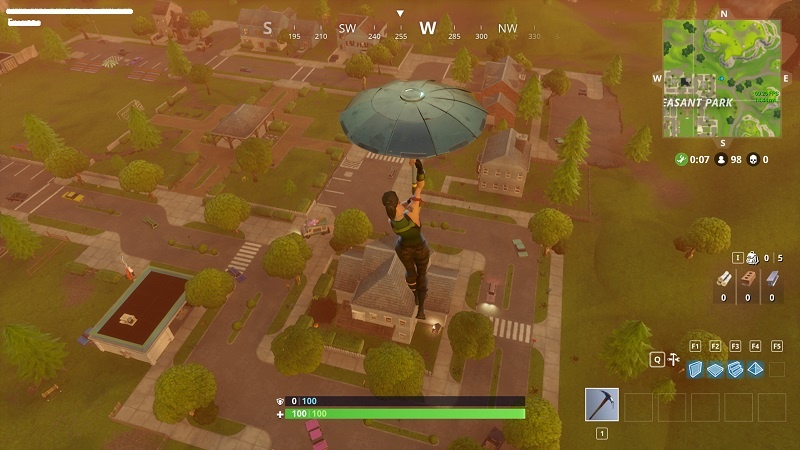800x450 pixels.
Task: Select the wood material icon
Action: [x=723, y=281]
